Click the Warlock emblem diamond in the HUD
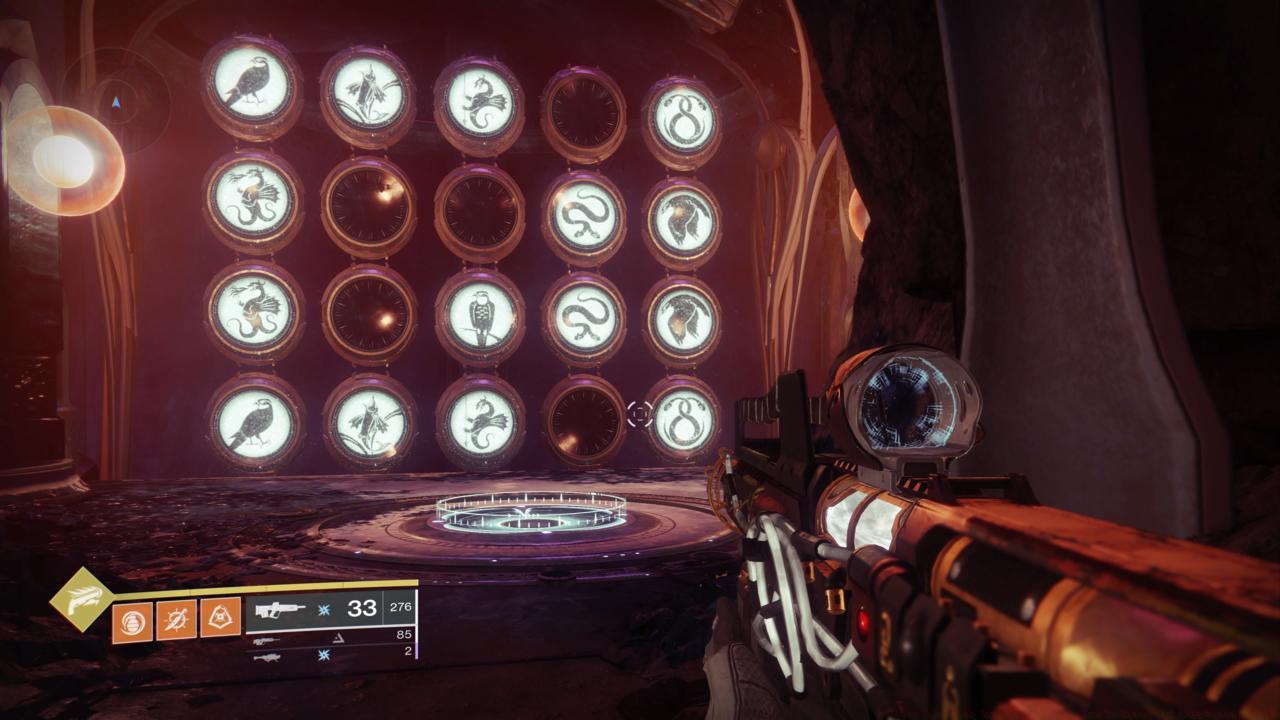The width and height of the screenshot is (1280, 720). tap(85, 597)
